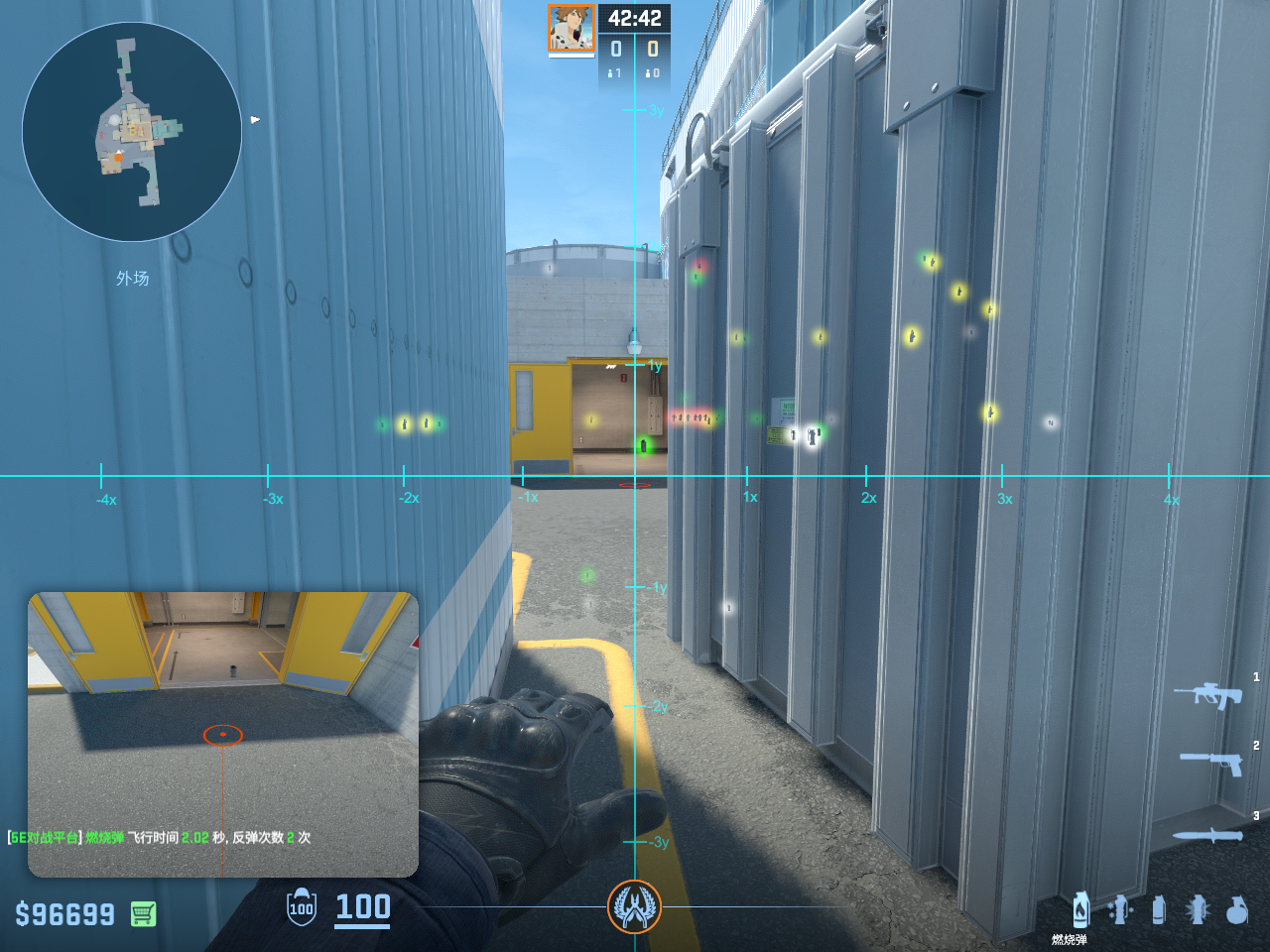The image size is (1270, 952).
Task: Click the player avatar portrait
Action: point(571,29)
